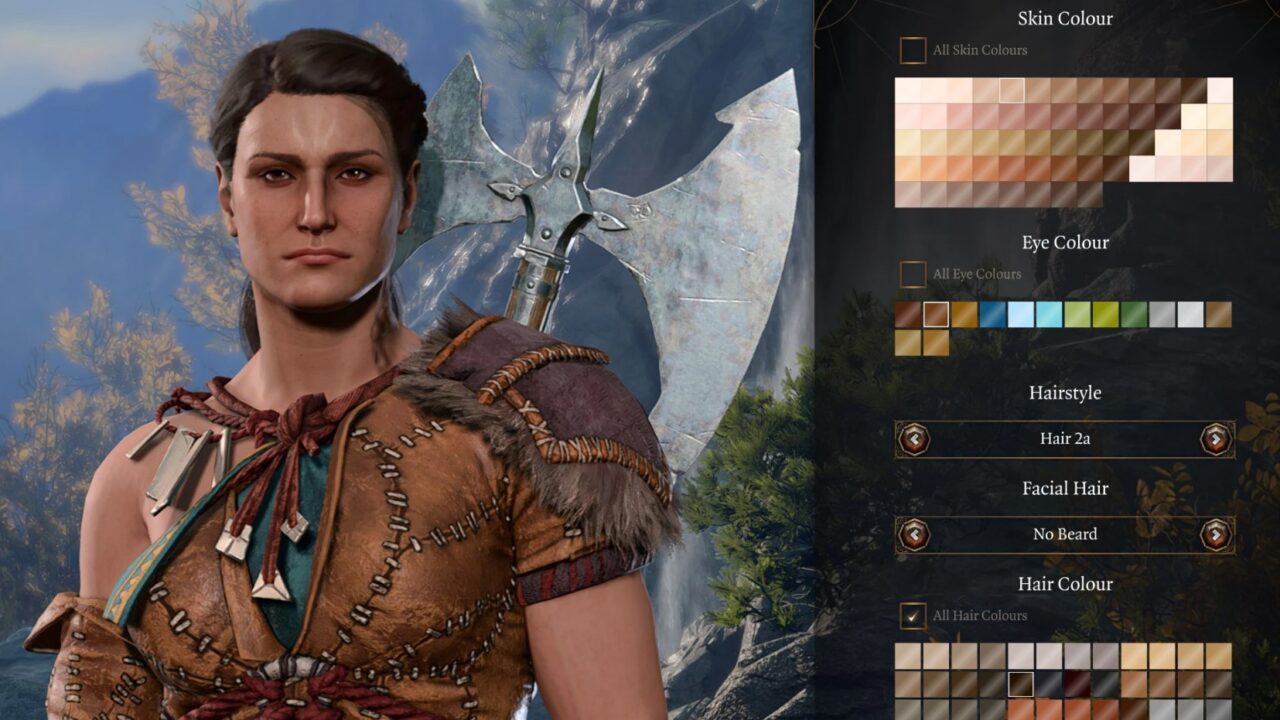Click the highlighted black hair colour swatch
This screenshot has width=1280, height=720.
(1020, 684)
